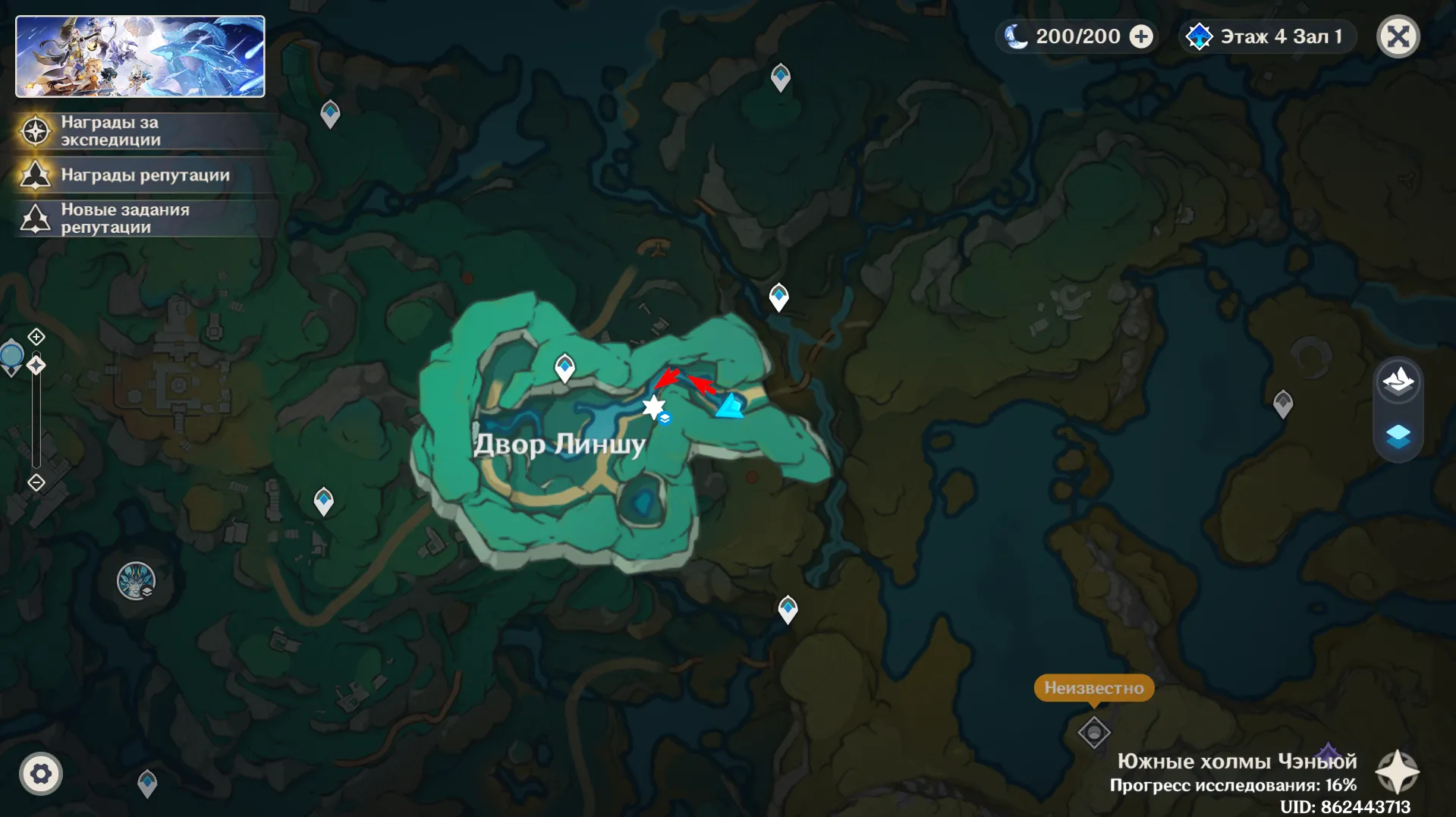
Task: Click the map zoom slider handle
Action: coord(36,366)
